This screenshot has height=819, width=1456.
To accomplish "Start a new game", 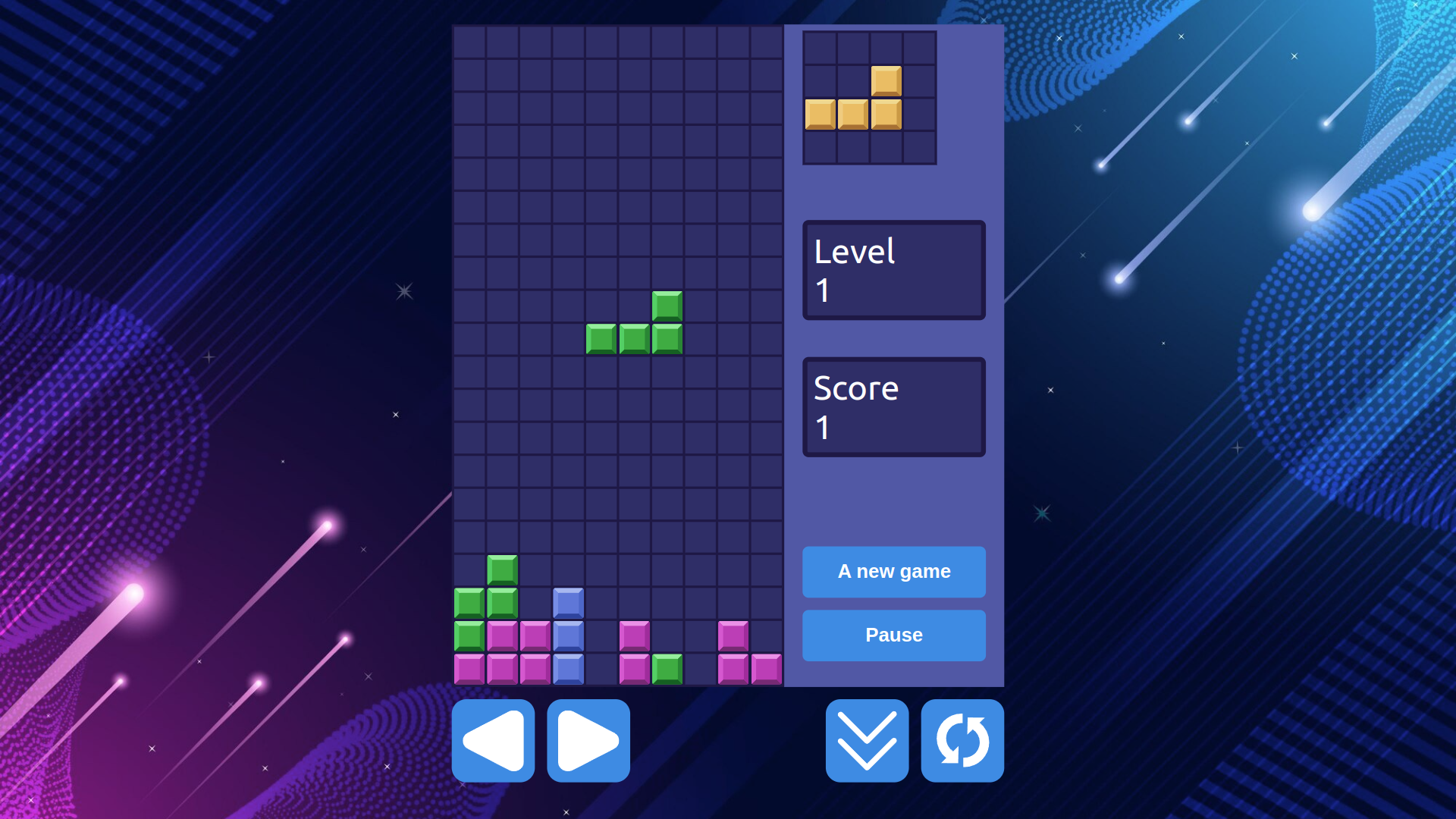I will [x=893, y=572].
